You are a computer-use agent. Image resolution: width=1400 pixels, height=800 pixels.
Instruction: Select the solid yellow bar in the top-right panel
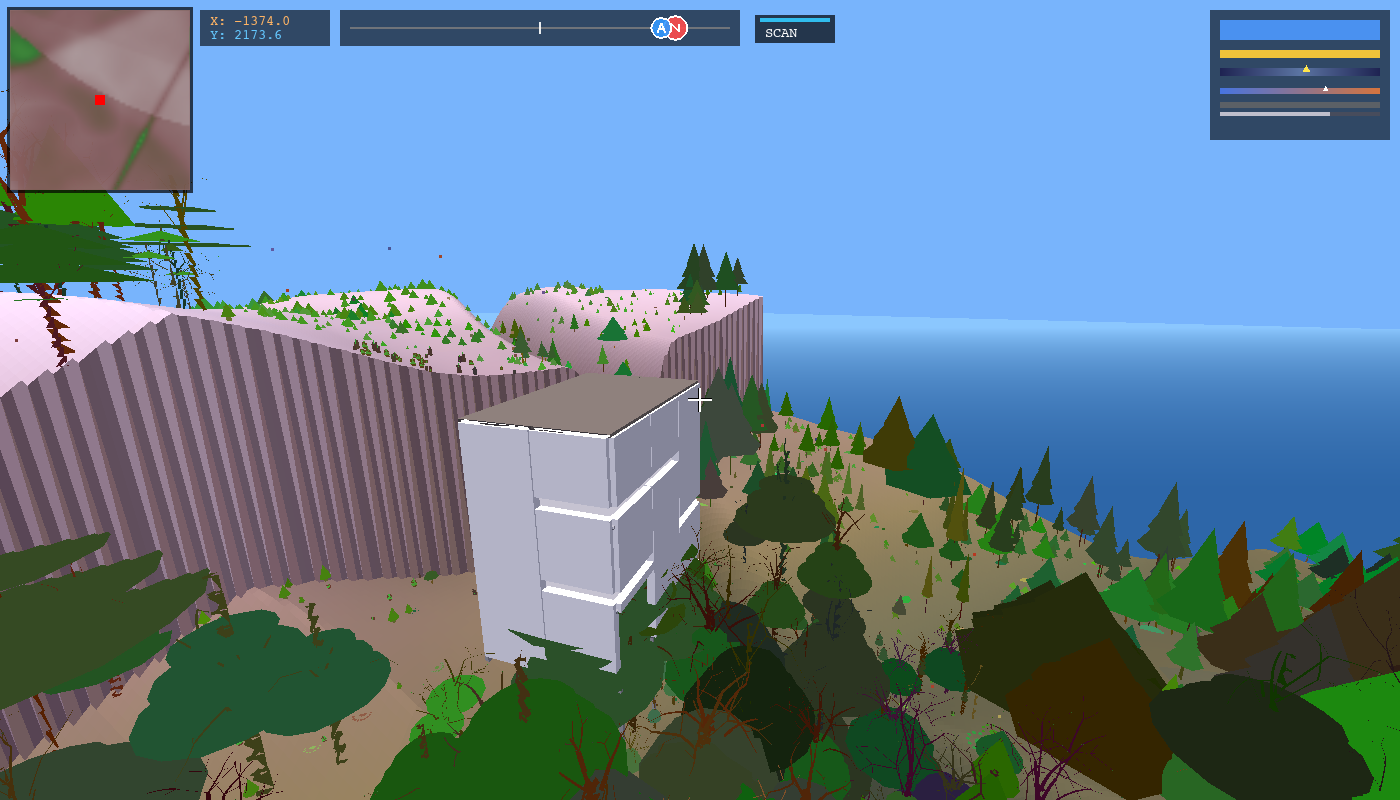(x=1299, y=53)
